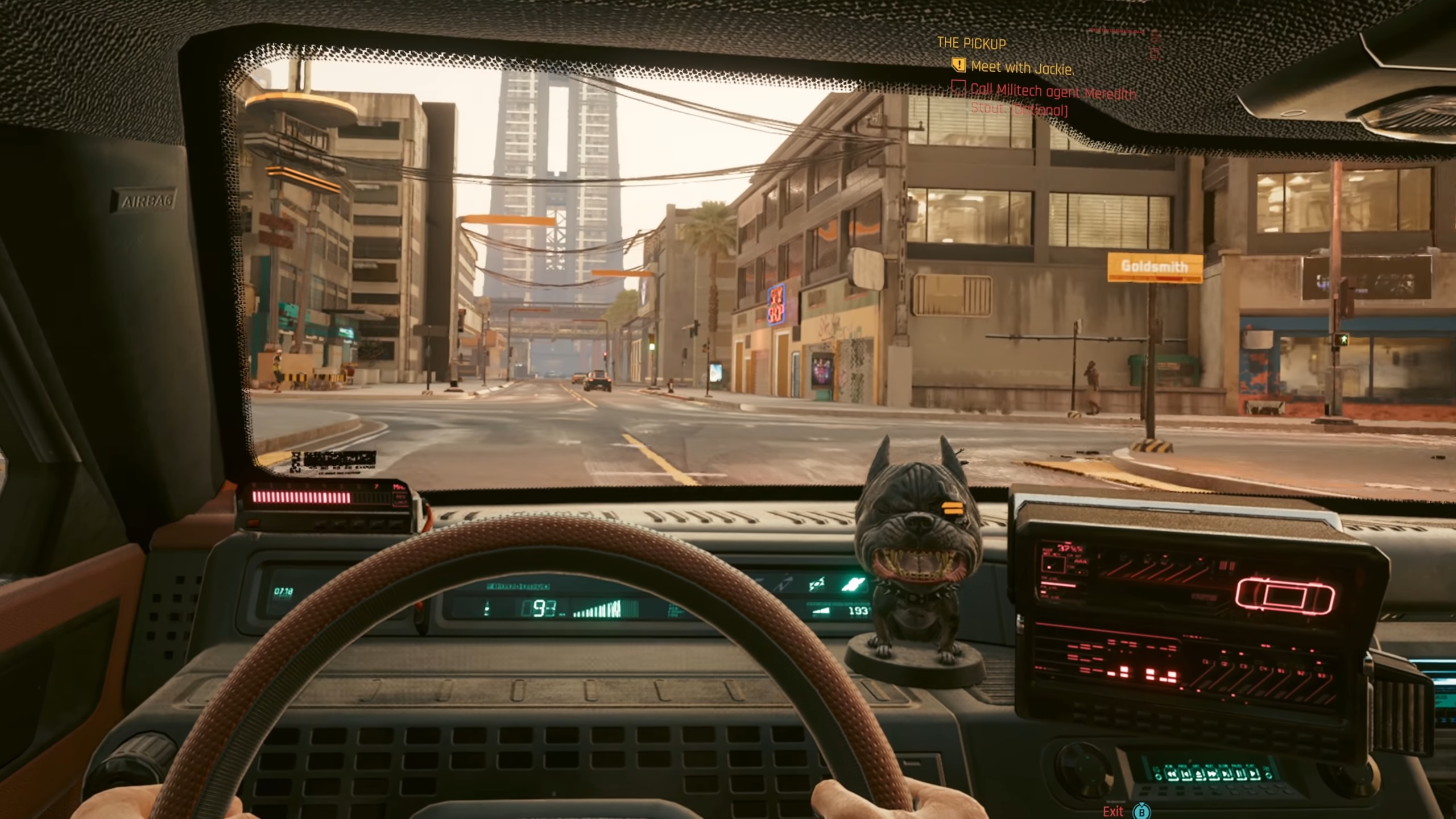1456x819 pixels.
Task: Click the Meet with Jackie objective
Action: 1021,68
